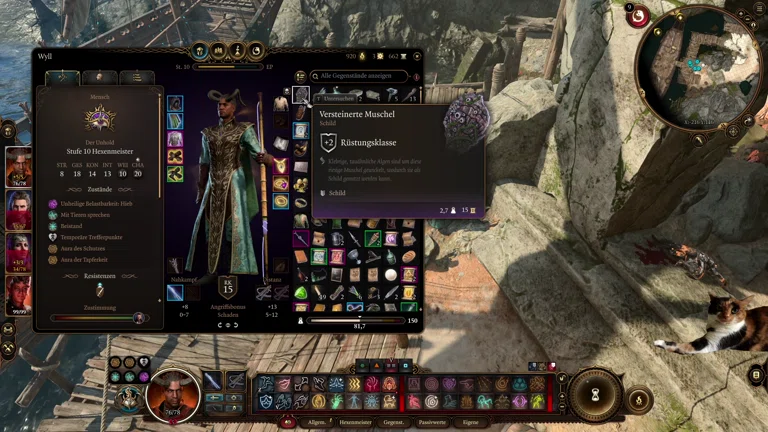Click the round red icon beside minimap
Image resolution: width=768 pixels, height=432 pixels.
click(x=637, y=18)
